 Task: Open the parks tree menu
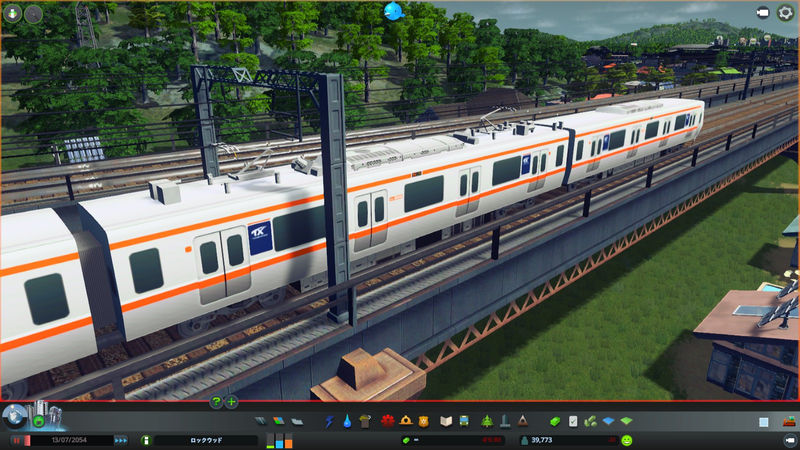[x=487, y=421]
